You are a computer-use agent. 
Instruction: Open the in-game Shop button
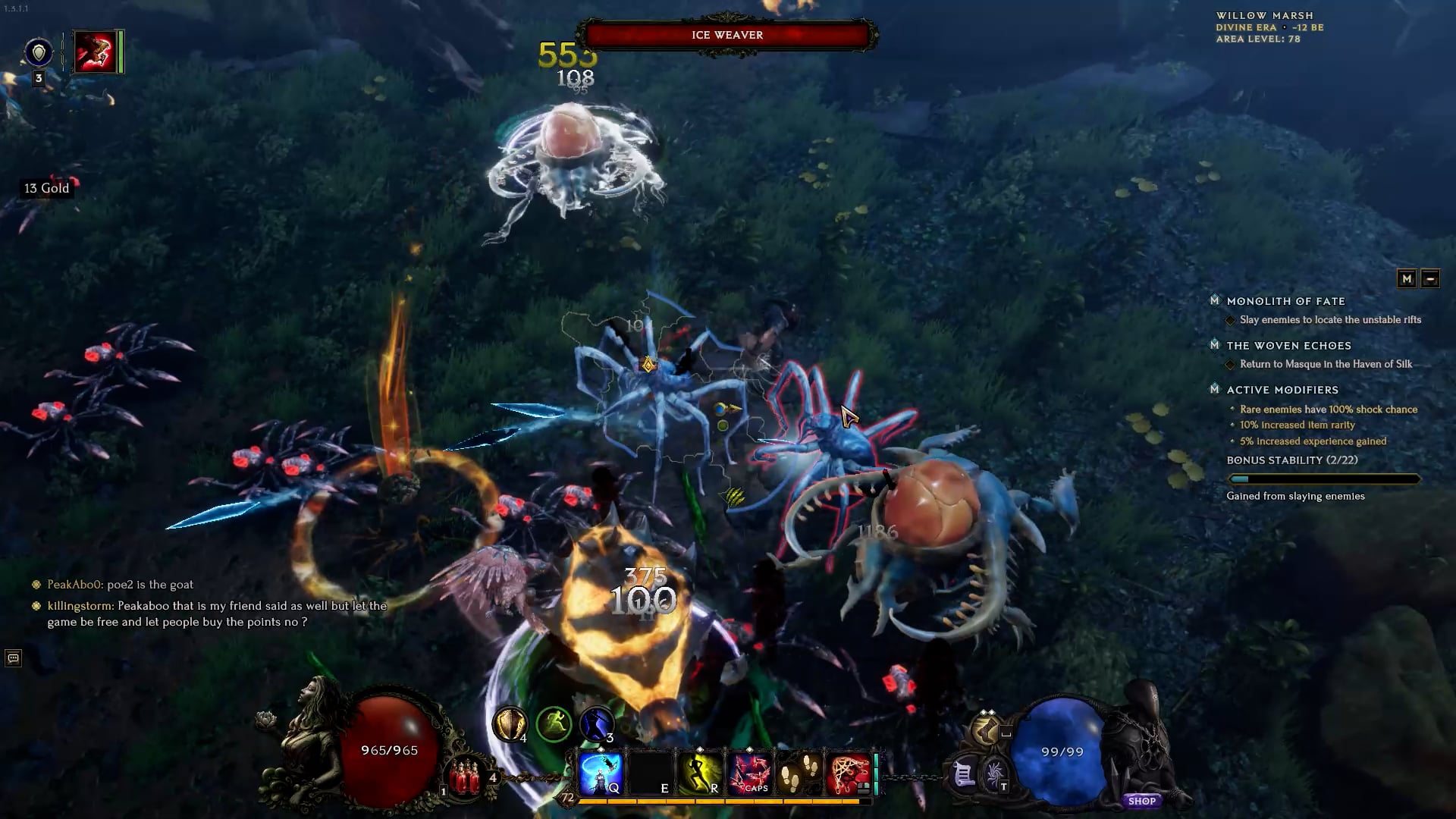[1141, 801]
